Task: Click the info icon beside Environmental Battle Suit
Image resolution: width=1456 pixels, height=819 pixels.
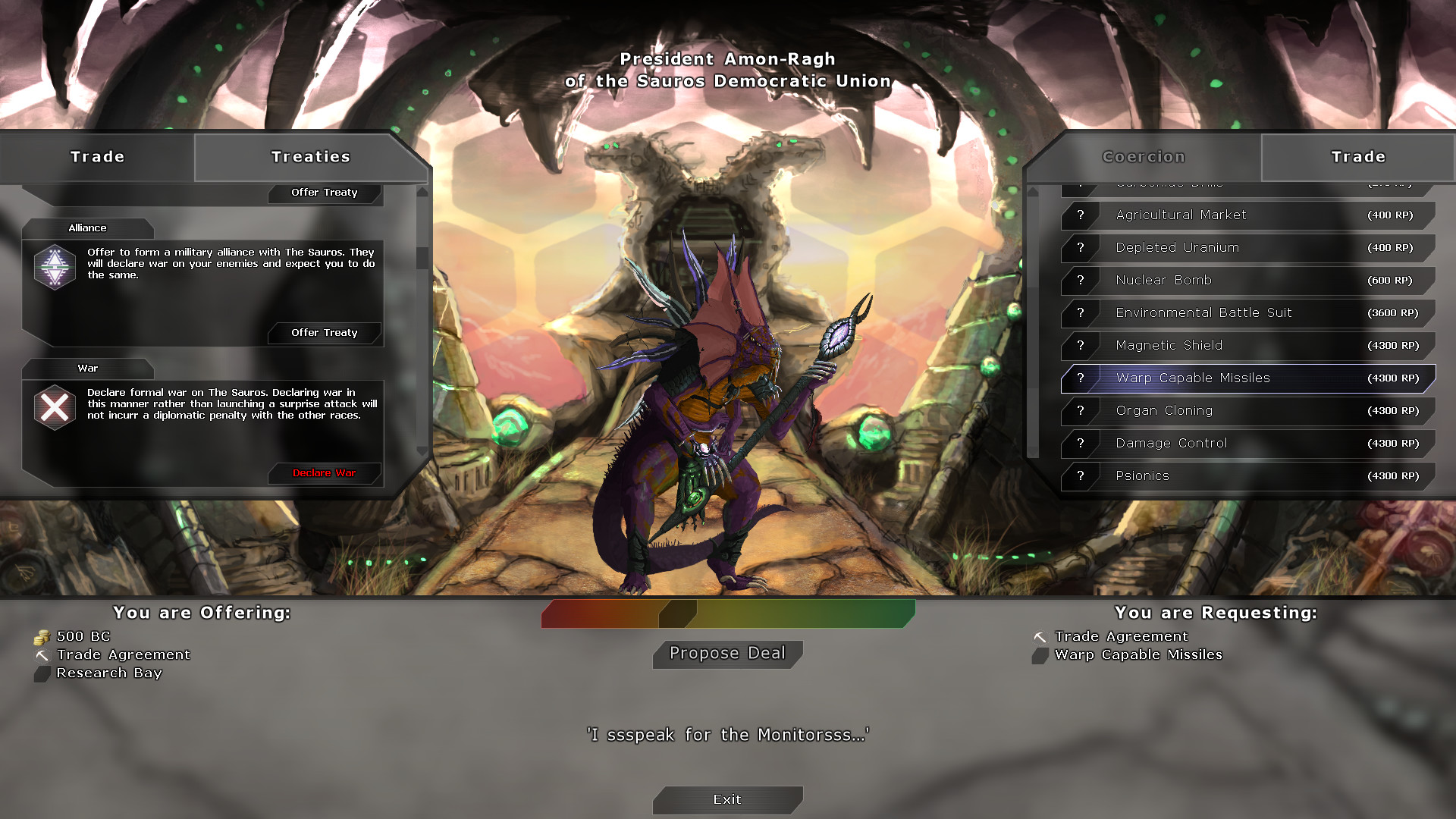Action: [x=1080, y=312]
